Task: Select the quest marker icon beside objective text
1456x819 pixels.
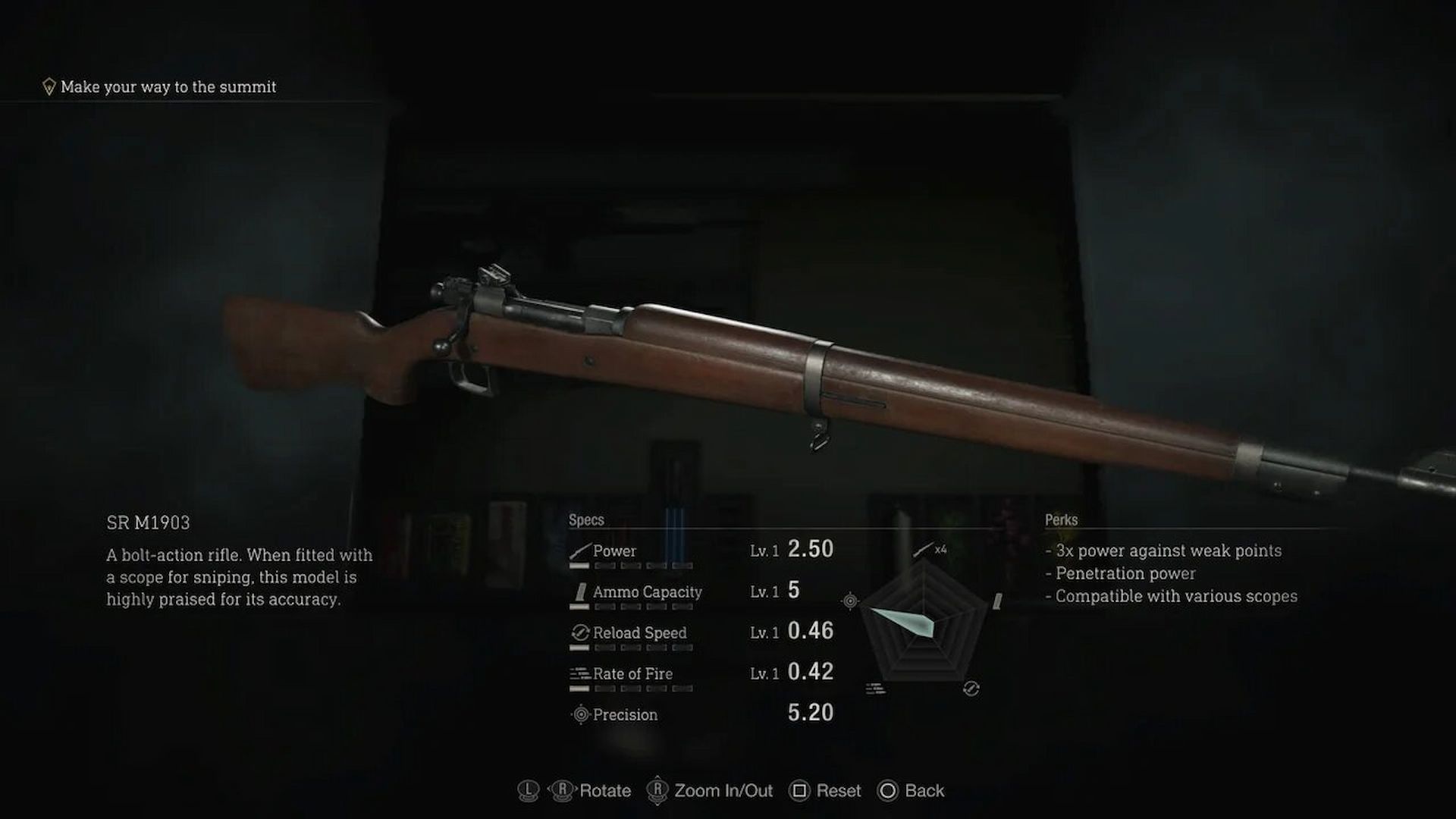Action: coord(49,86)
